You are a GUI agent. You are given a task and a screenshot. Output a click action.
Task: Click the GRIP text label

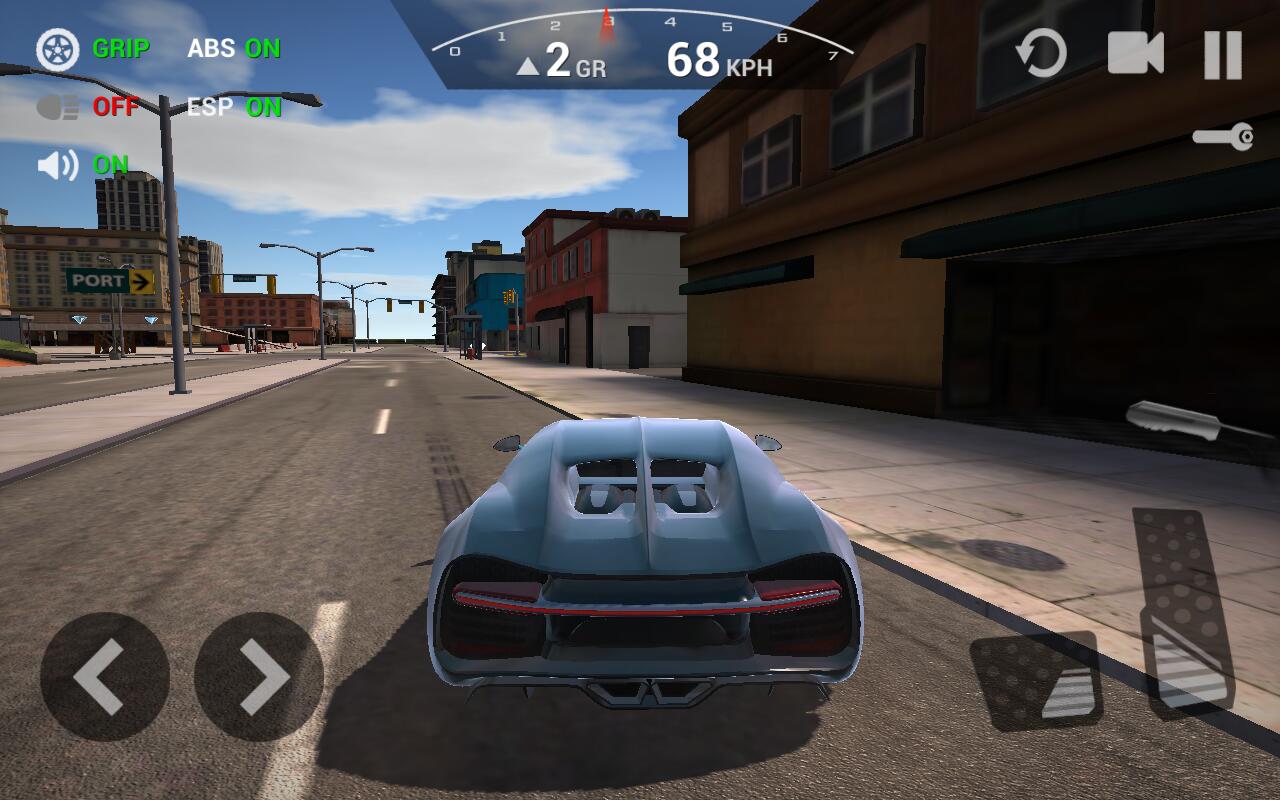[120, 49]
